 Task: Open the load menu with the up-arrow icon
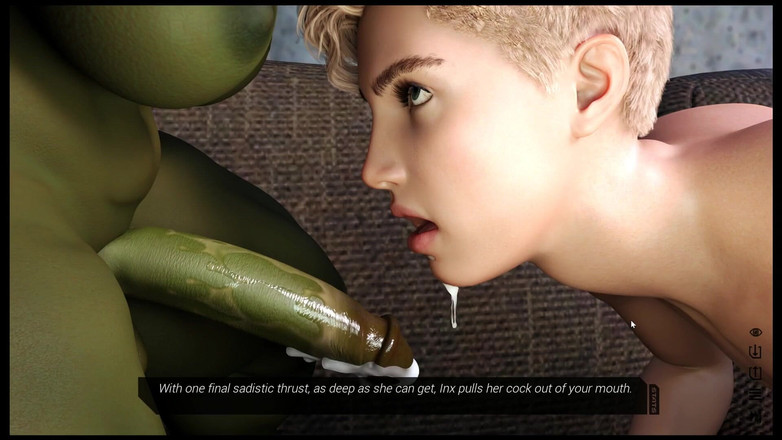click(755, 372)
